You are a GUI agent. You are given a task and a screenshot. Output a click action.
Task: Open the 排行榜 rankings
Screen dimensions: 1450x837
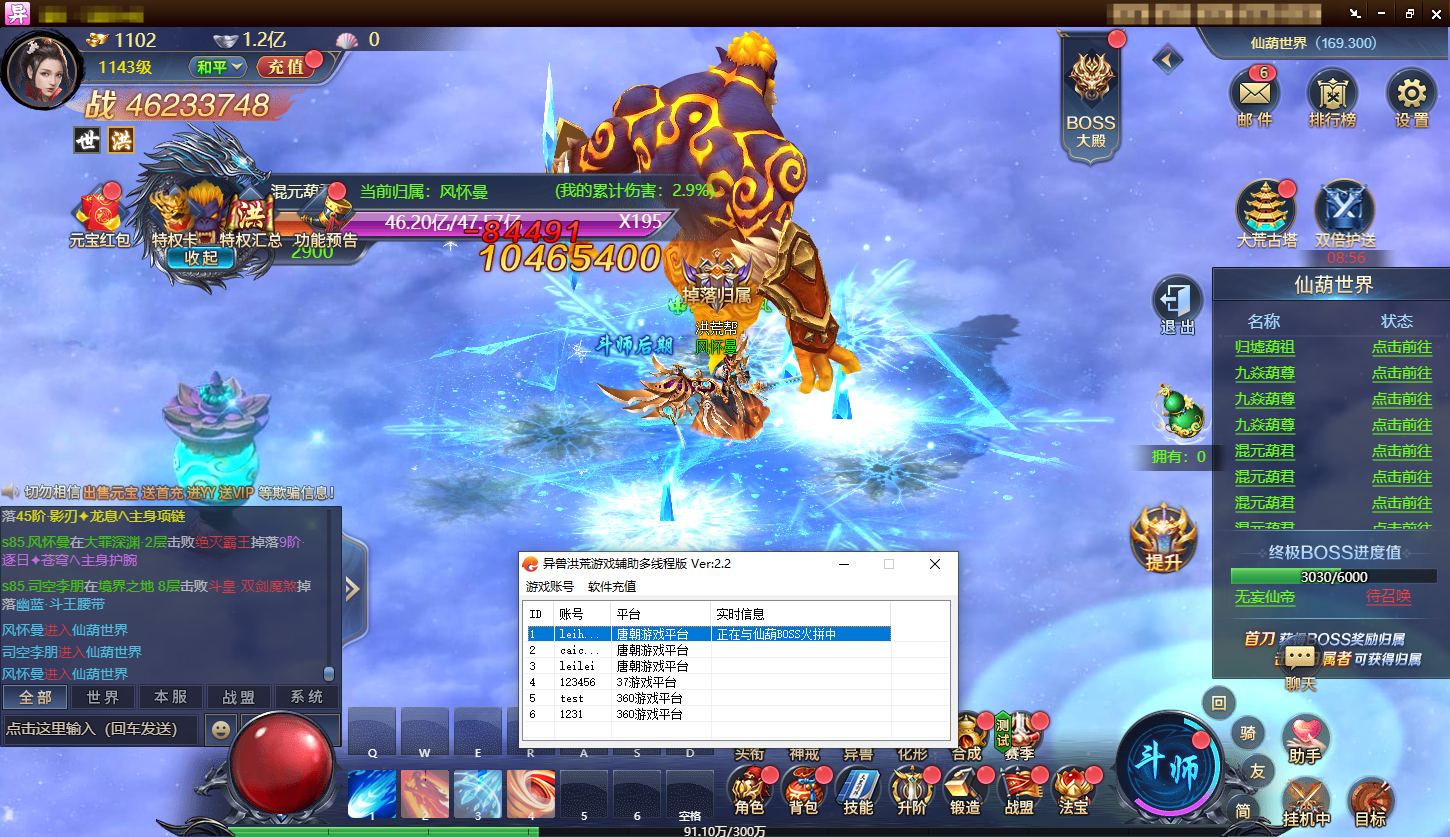(x=1332, y=95)
